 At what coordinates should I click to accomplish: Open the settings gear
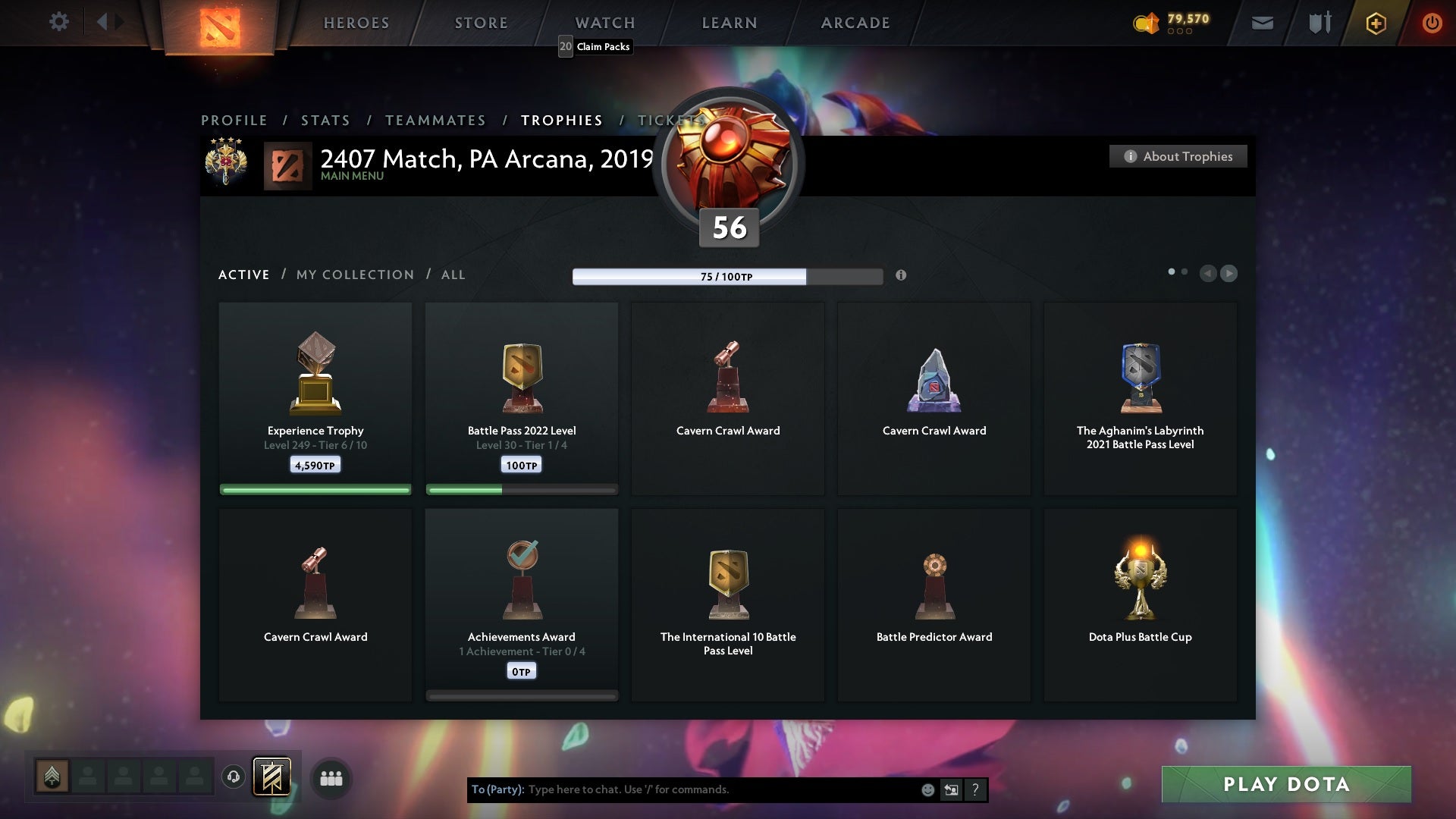click(x=59, y=21)
